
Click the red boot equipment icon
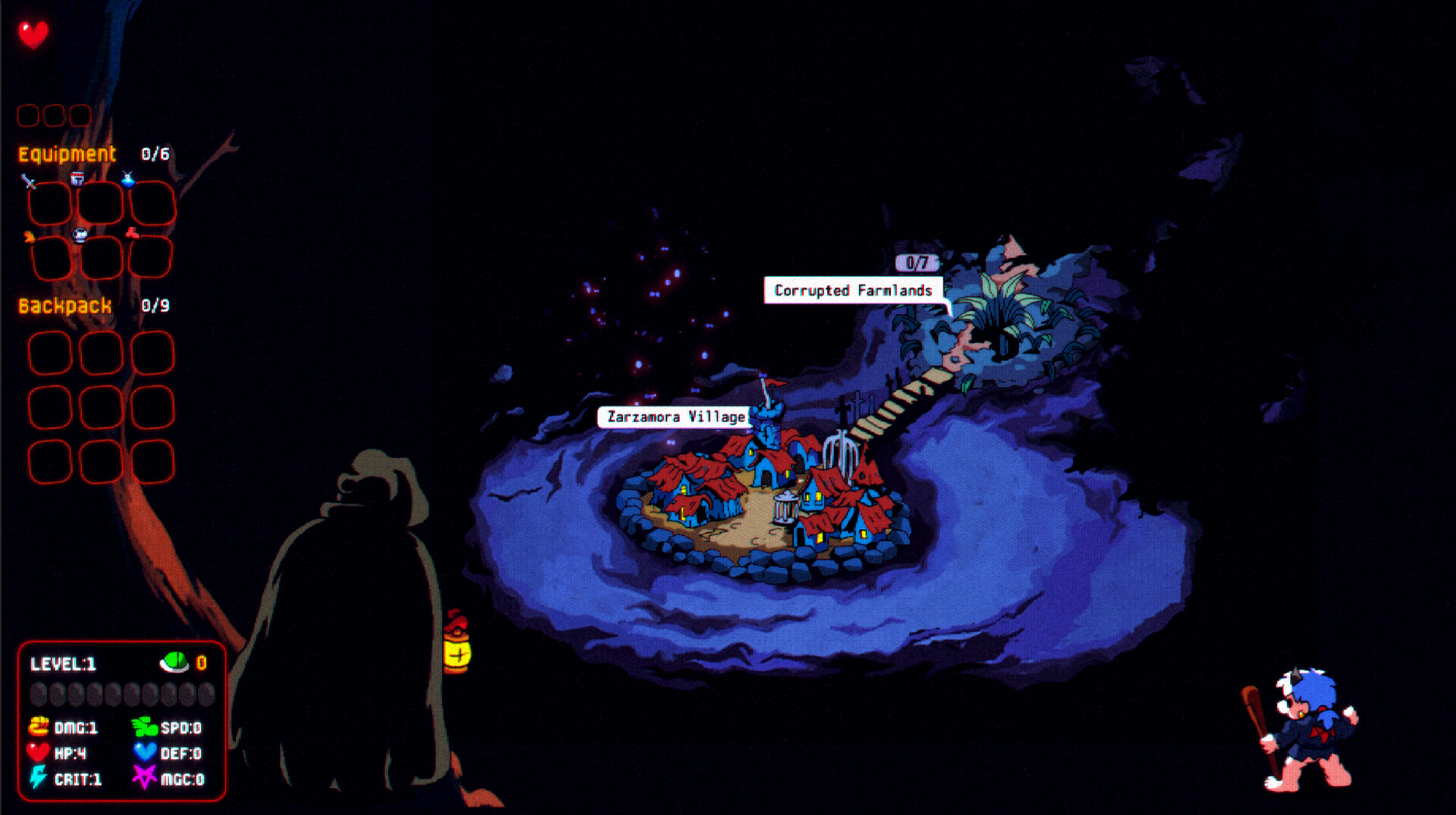tap(133, 234)
